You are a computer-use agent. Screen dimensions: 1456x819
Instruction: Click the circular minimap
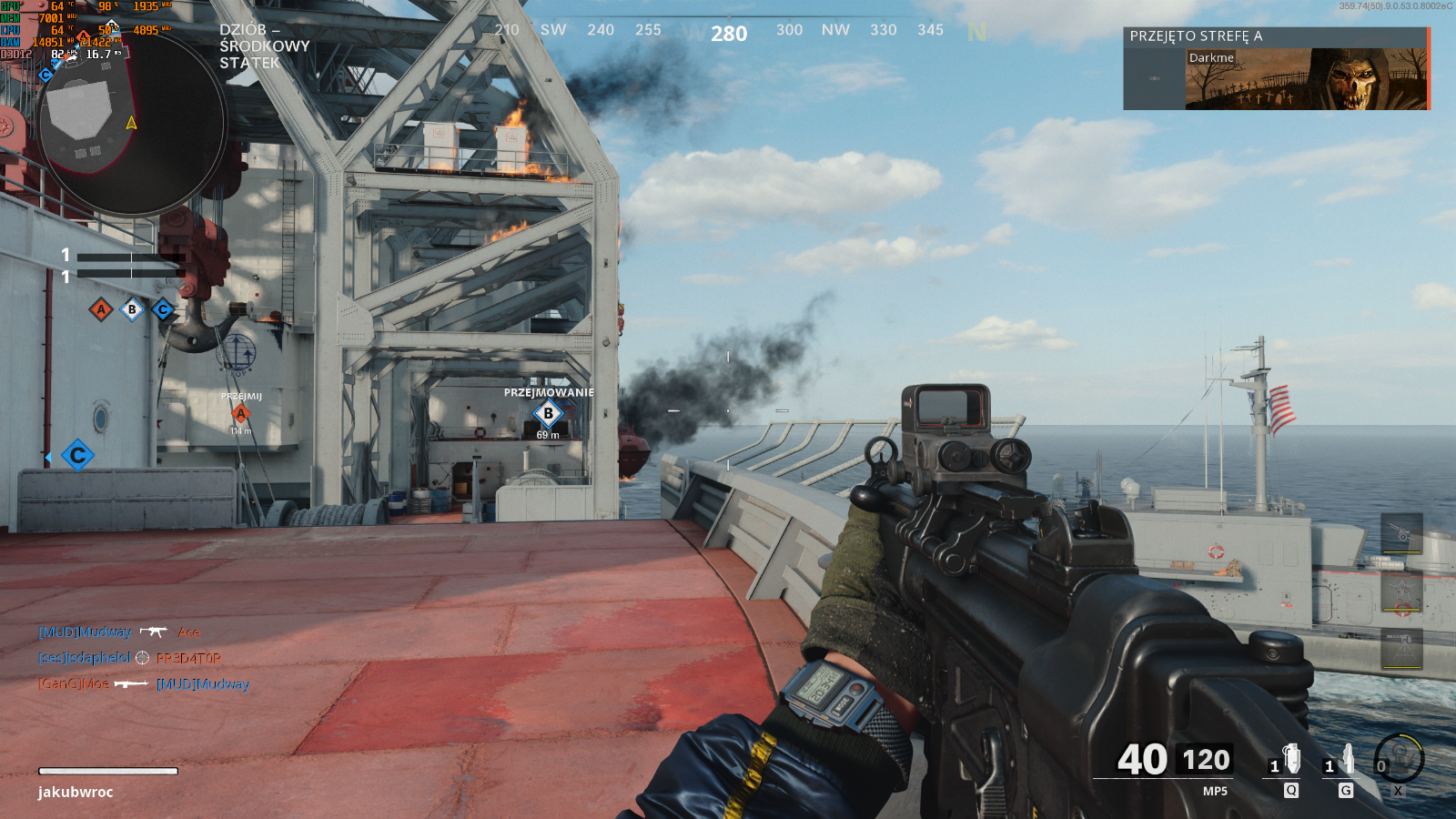(132, 123)
